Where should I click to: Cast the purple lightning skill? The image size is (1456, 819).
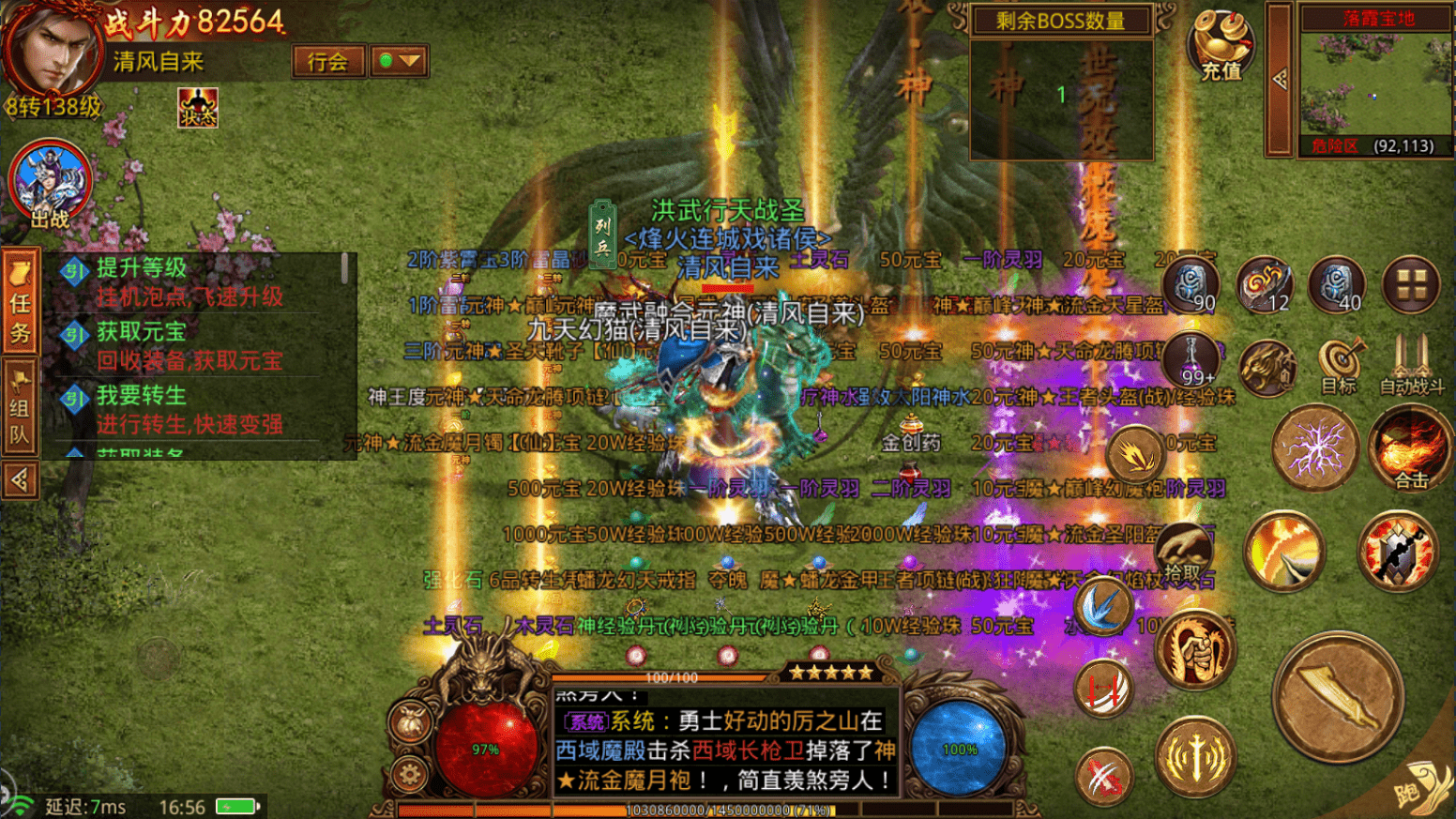pyautogui.click(x=1314, y=448)
